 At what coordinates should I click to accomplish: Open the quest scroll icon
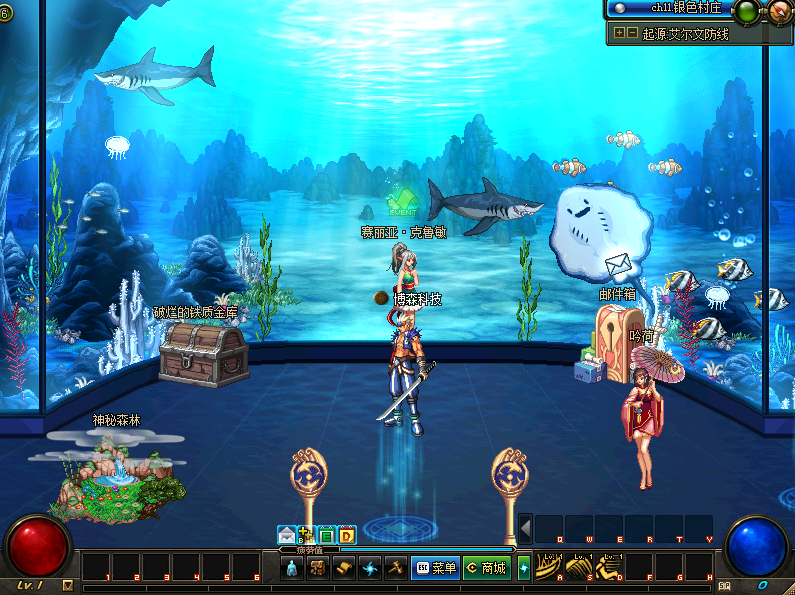pos(345,569)
